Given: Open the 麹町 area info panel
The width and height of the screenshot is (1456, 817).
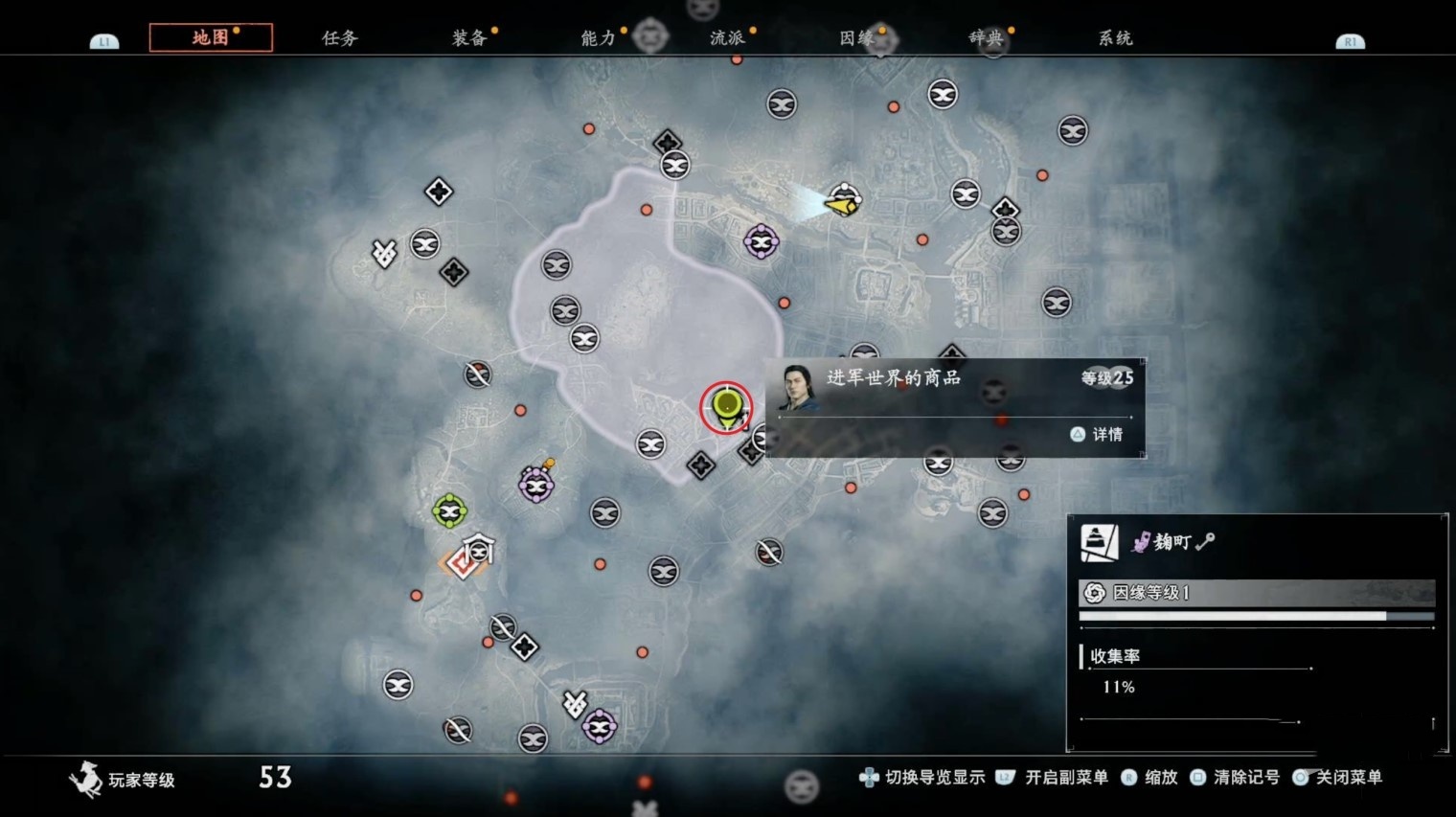Looking at the screenshot, I should coord(1256,542).
